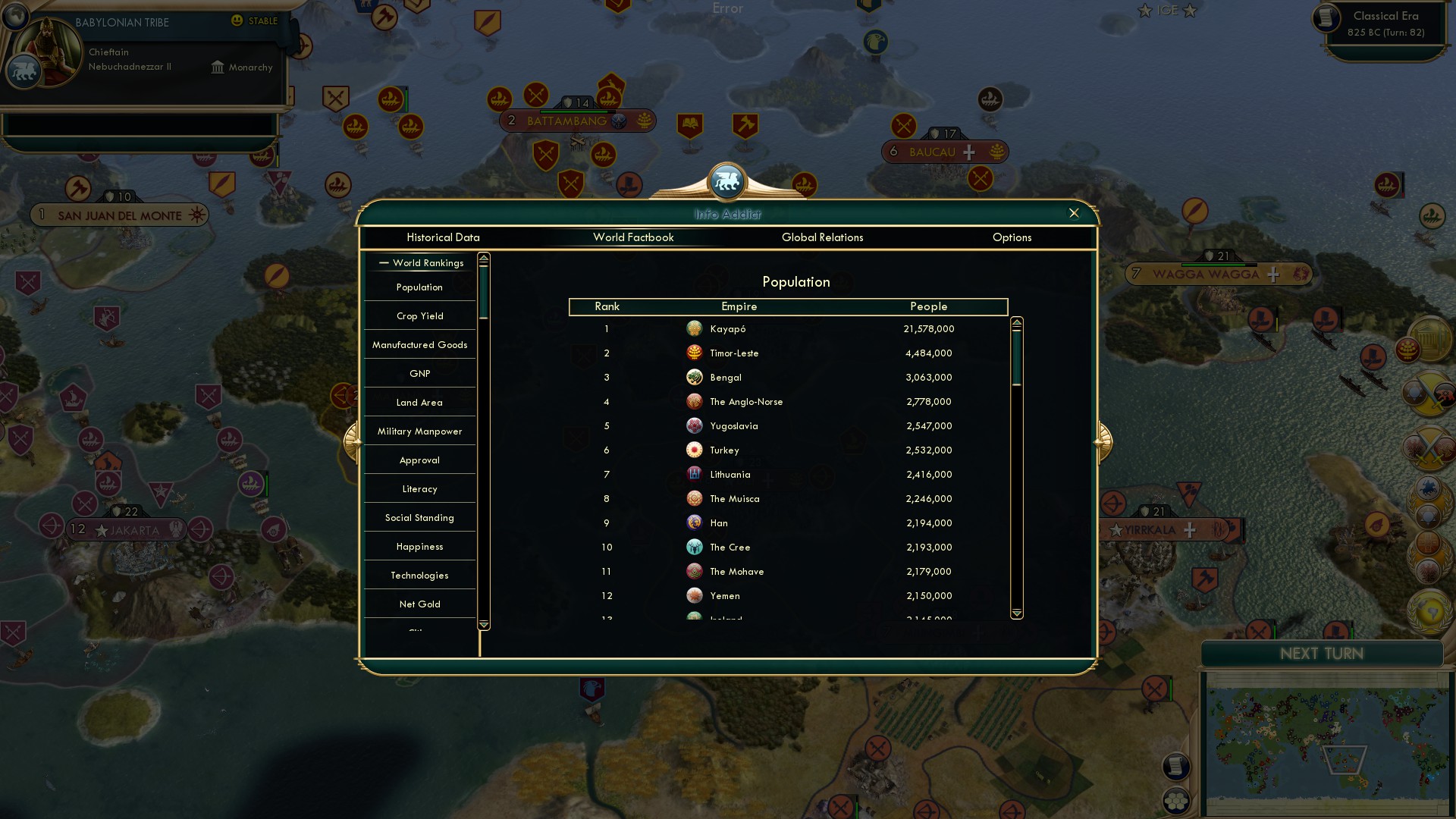Click the Bengal empire icon
The image size is (1456, 819).
coord(694,377)
